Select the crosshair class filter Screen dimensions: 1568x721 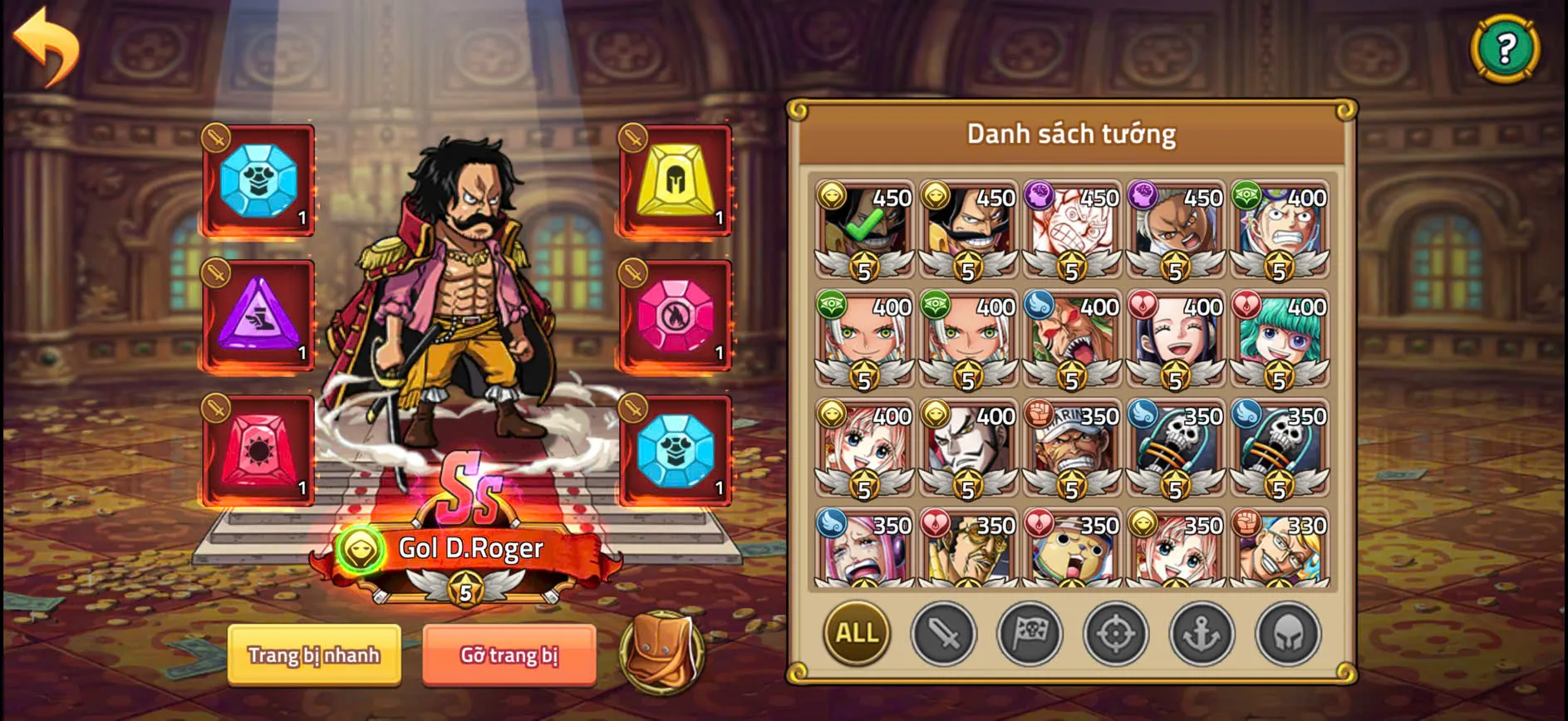(x=1115, y=634)
